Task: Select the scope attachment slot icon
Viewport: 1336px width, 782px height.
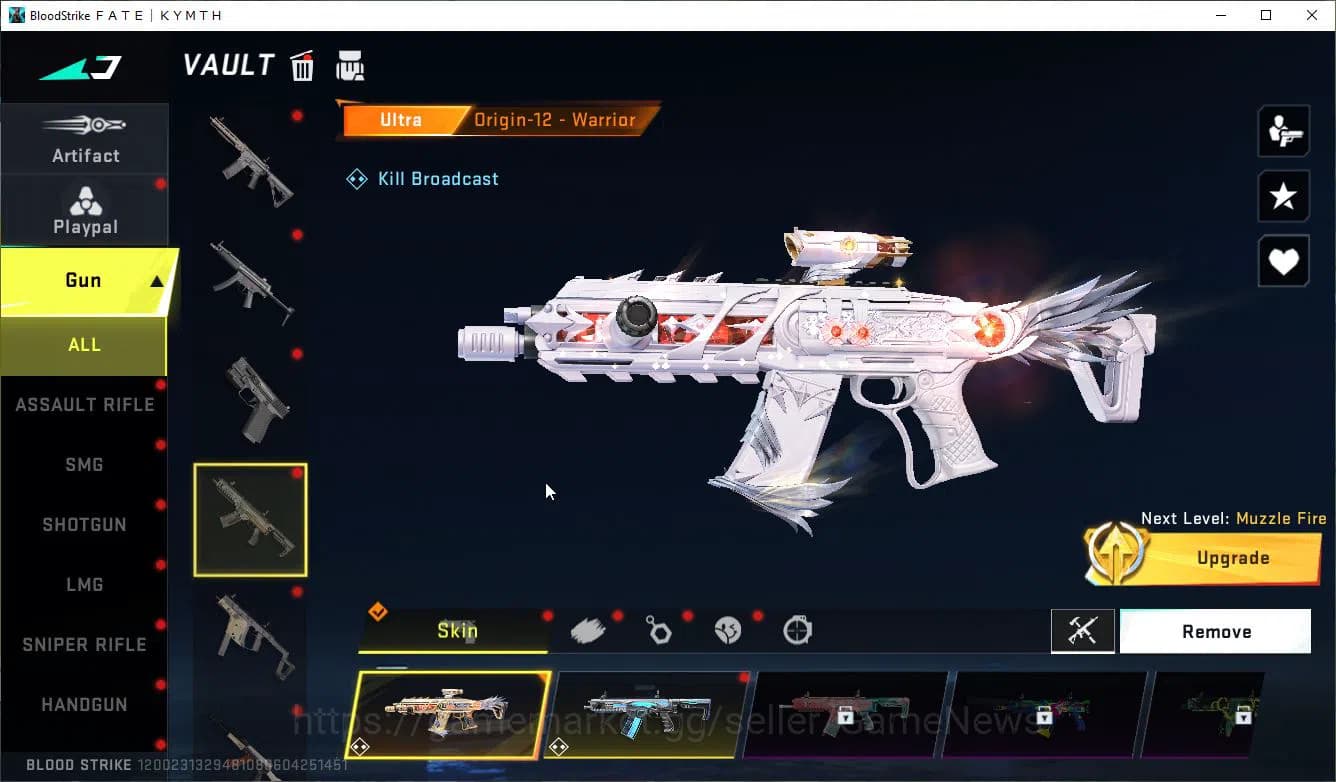Action: click(x=797, y=629)
